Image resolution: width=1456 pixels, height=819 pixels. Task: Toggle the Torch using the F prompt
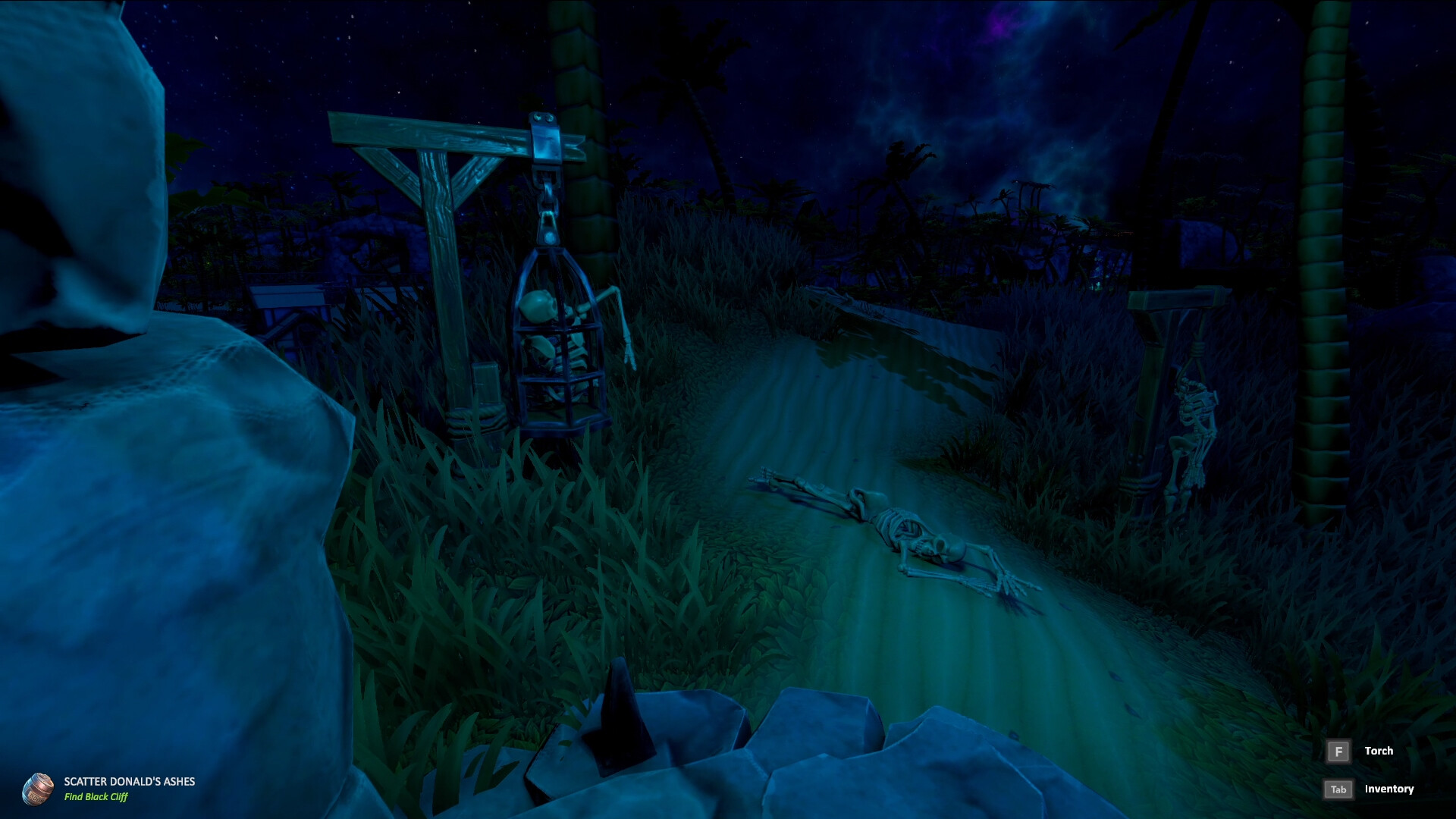[x=1339, y=750]
